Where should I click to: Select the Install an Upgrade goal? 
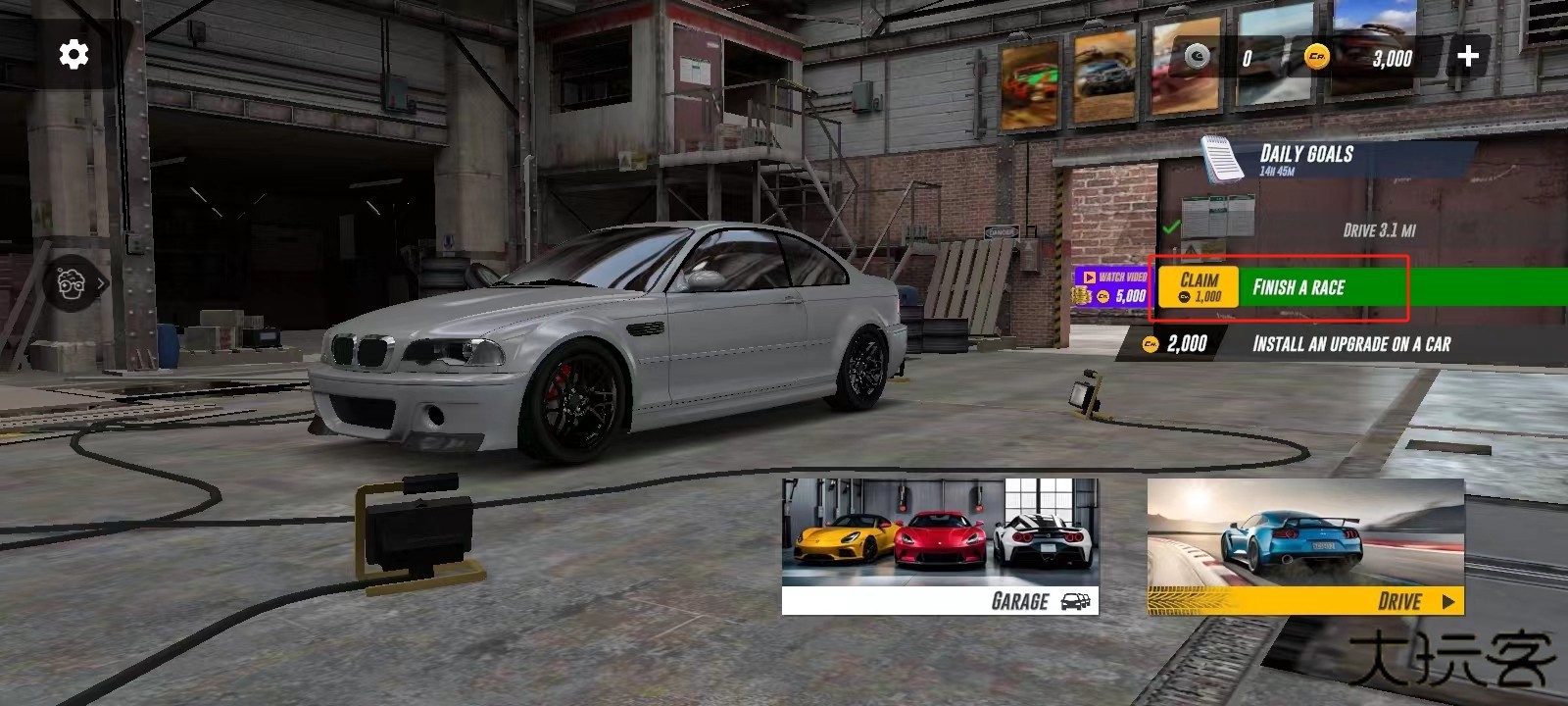click(x=1350, y=344)
